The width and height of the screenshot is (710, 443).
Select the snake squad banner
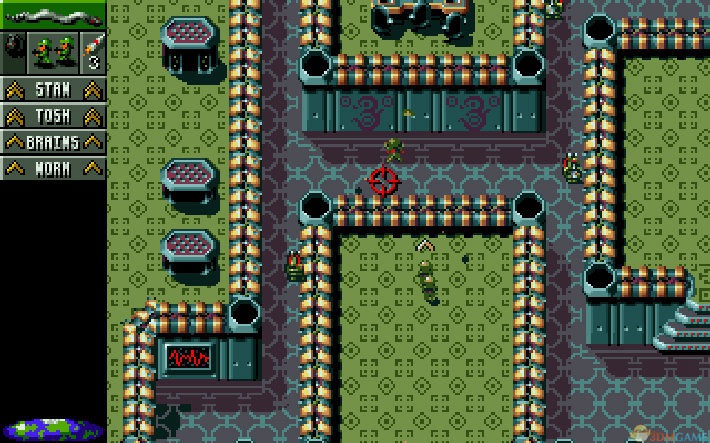coord(52,15)
